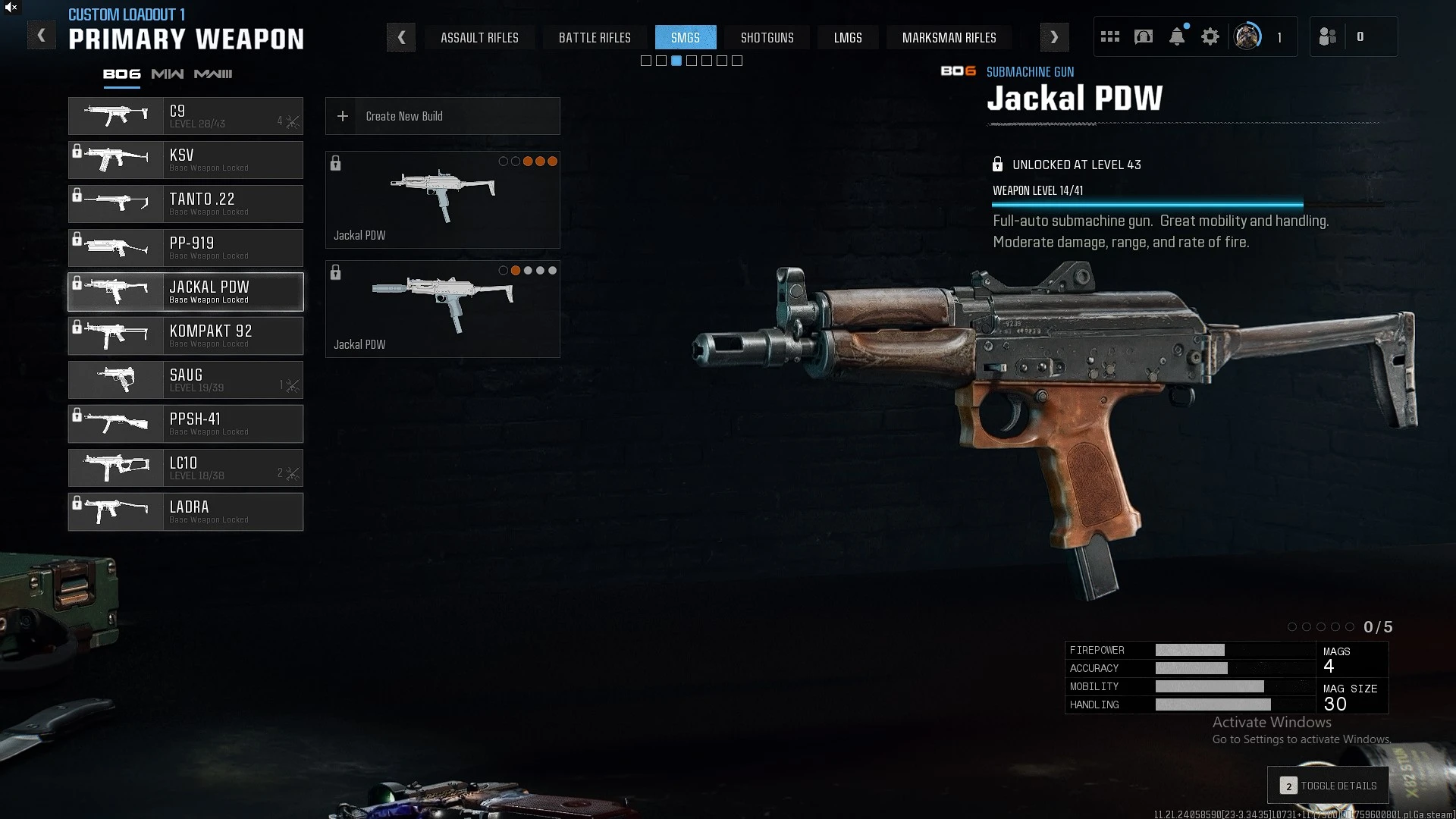Screen dimensions: 1456x819
Task: Pick the Ladra weapon entry
Action: (186, 512)
